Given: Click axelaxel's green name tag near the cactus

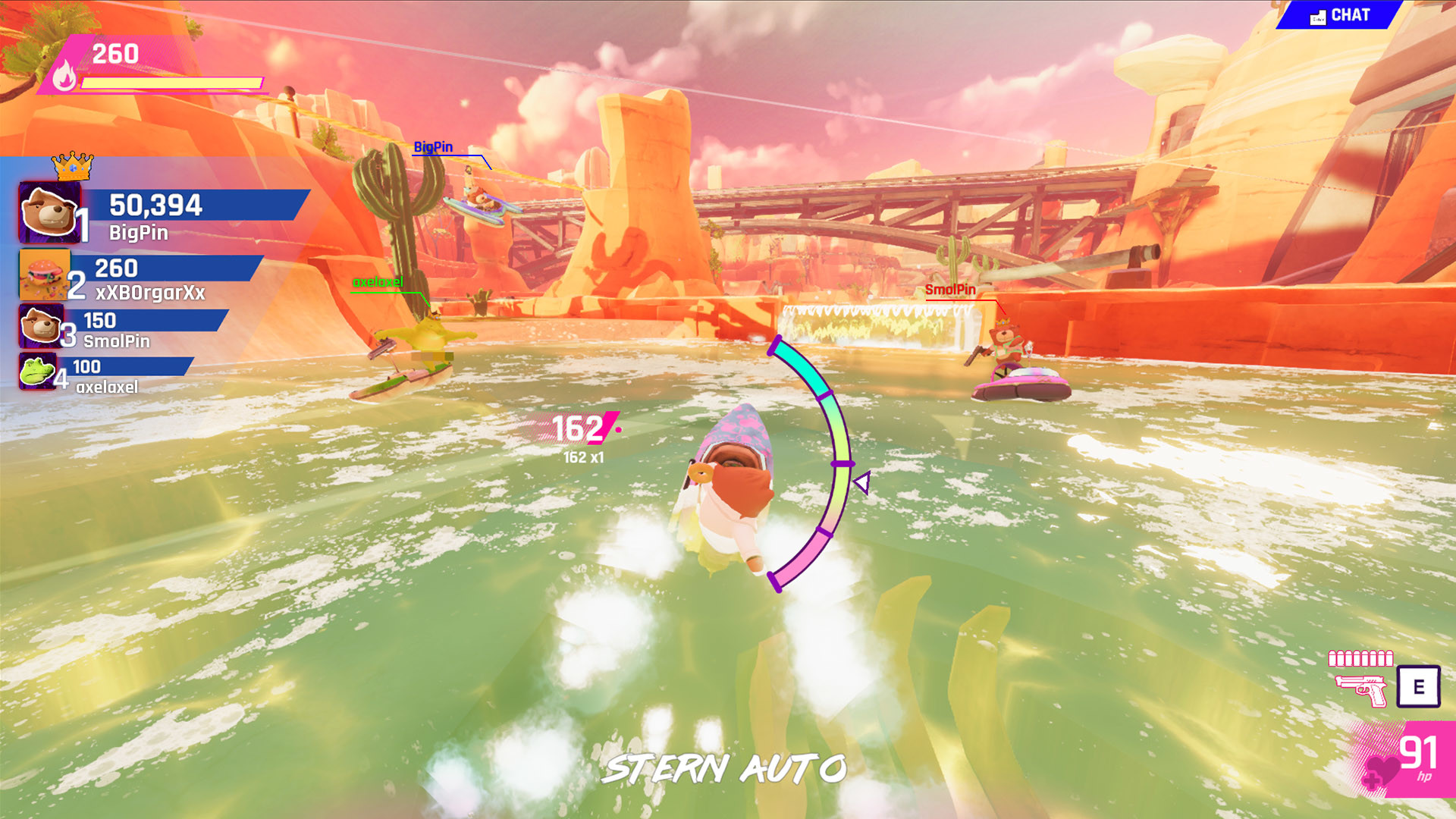Looking at the screenshot, I should [377, 281].
